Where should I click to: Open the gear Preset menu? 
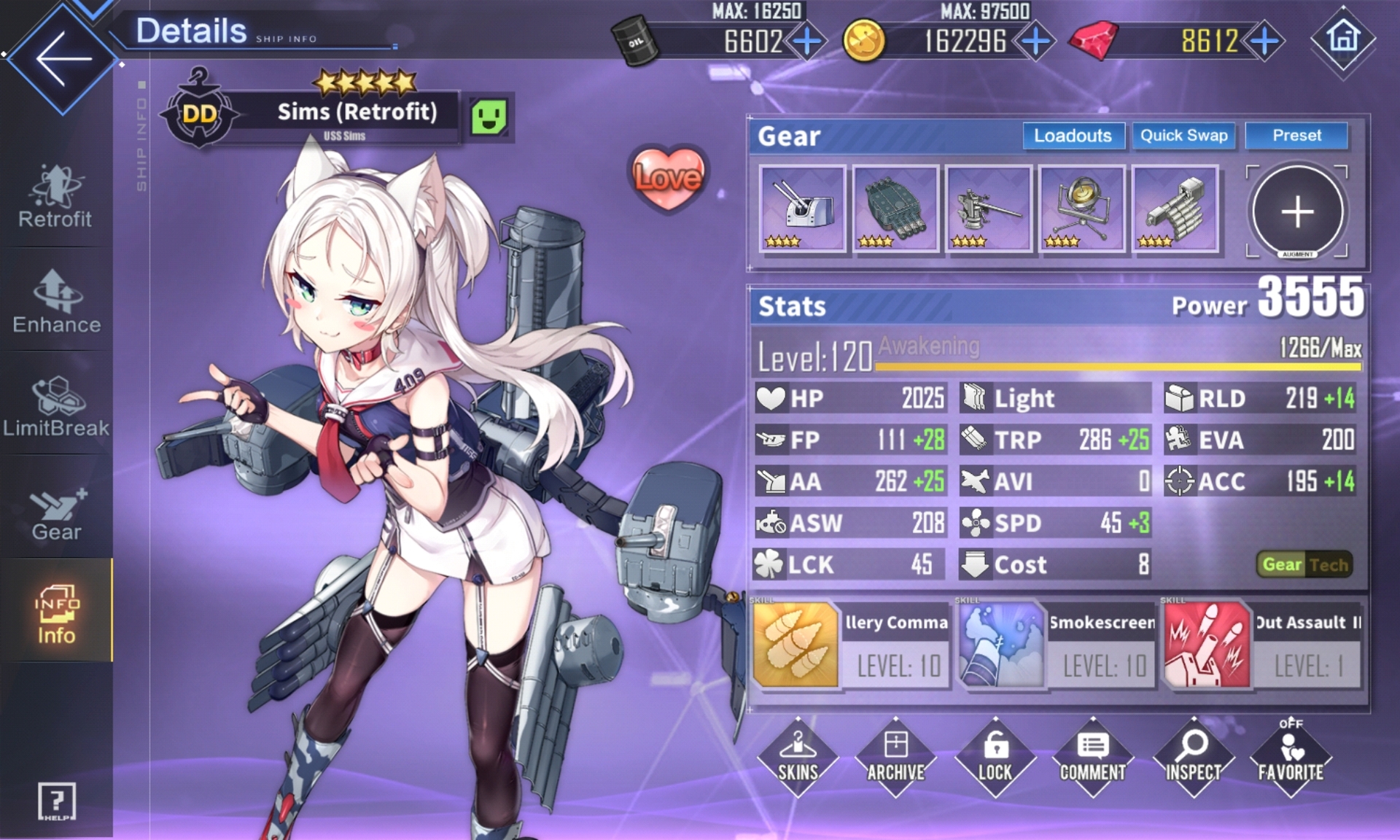(1296, 136)
